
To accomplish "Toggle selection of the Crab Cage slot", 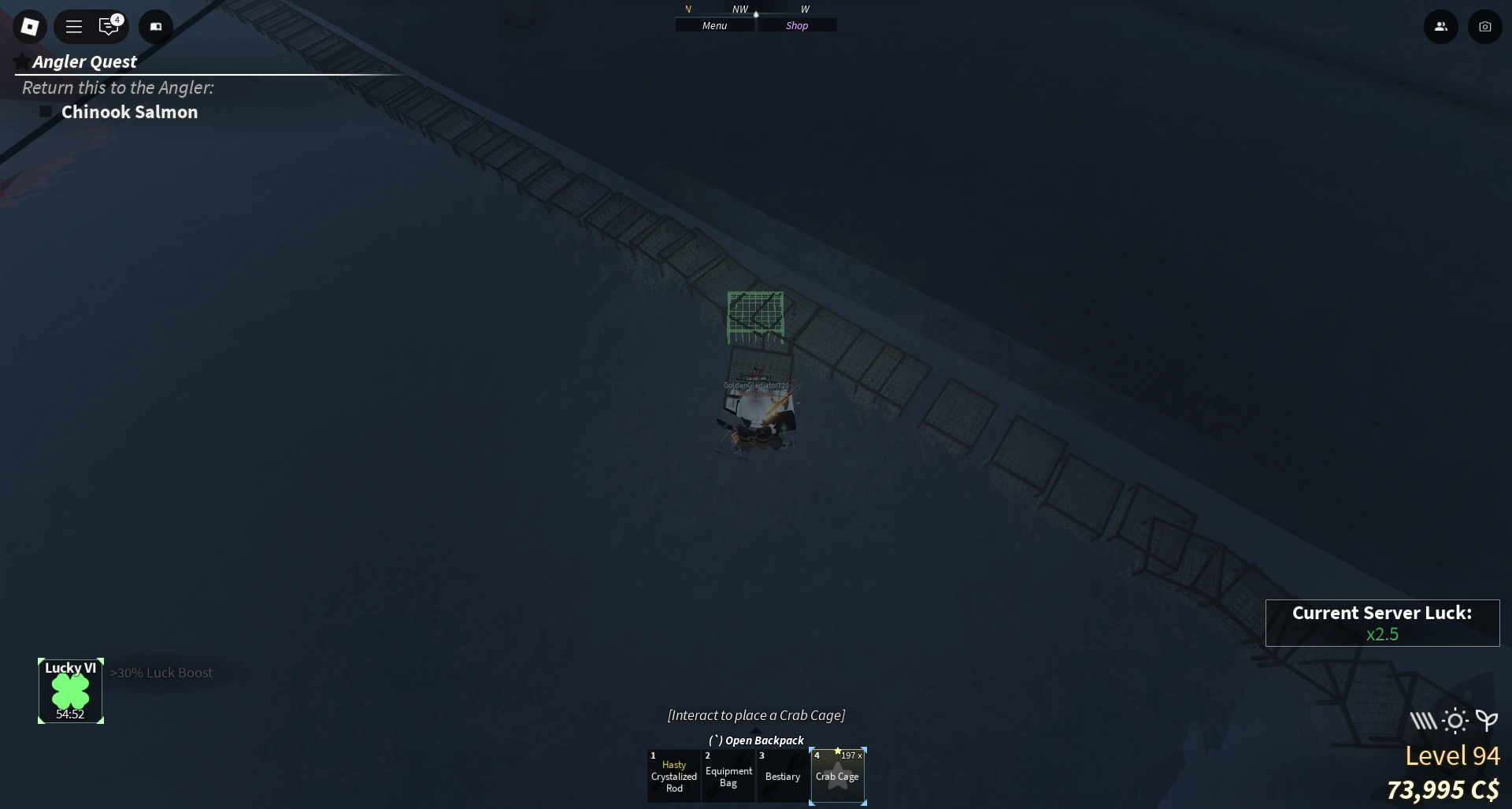I will pos(838,776).
